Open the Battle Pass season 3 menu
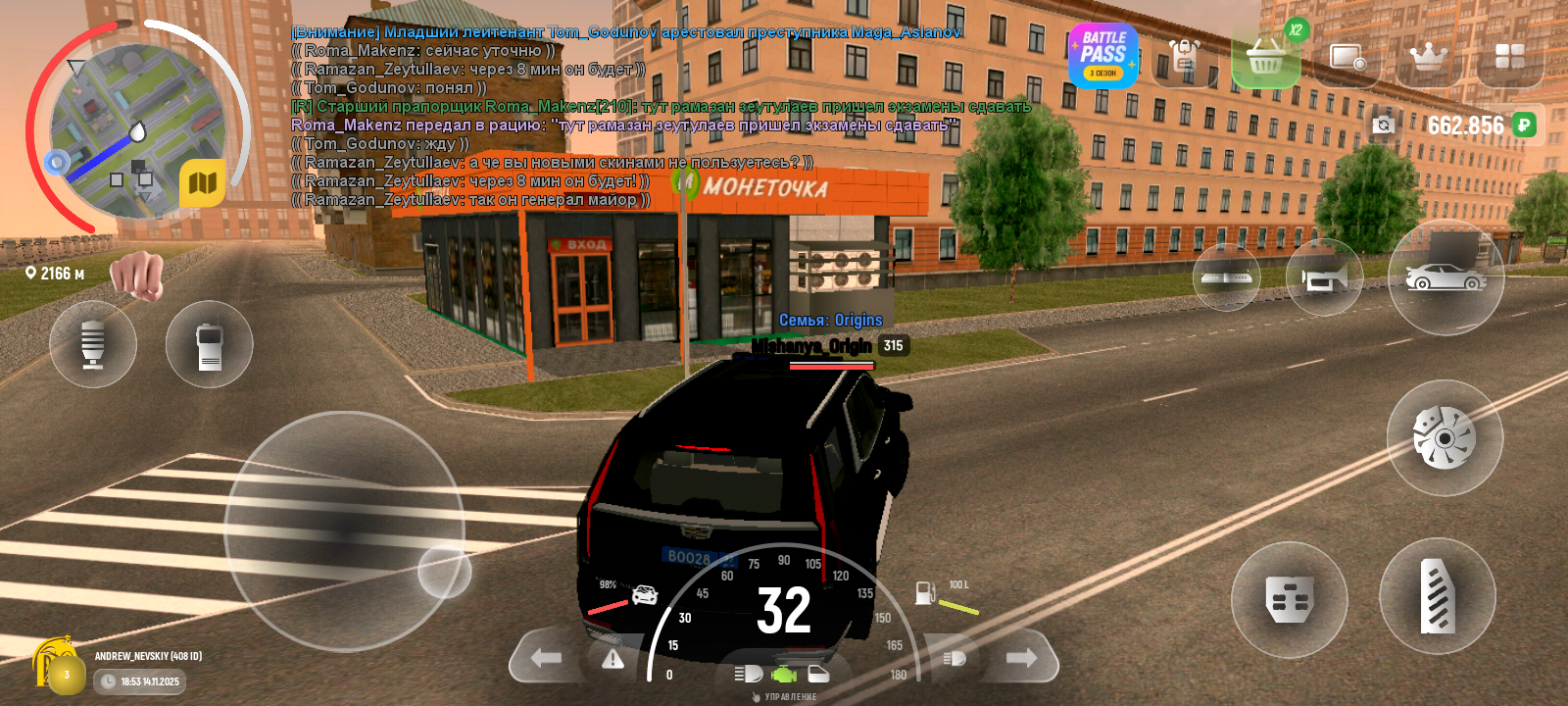 (x=1103, y=57)
